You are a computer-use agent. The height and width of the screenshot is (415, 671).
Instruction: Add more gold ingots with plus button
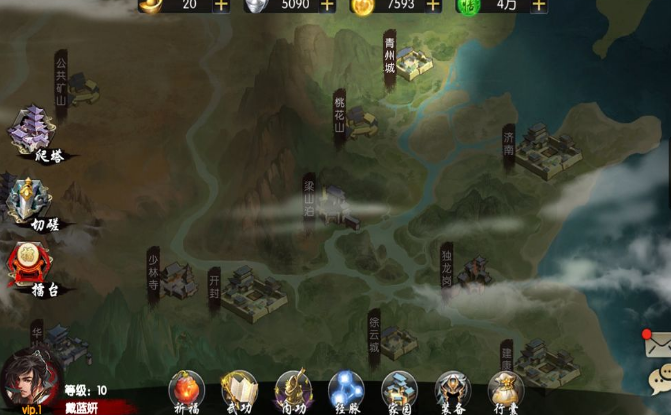(221, 5)
